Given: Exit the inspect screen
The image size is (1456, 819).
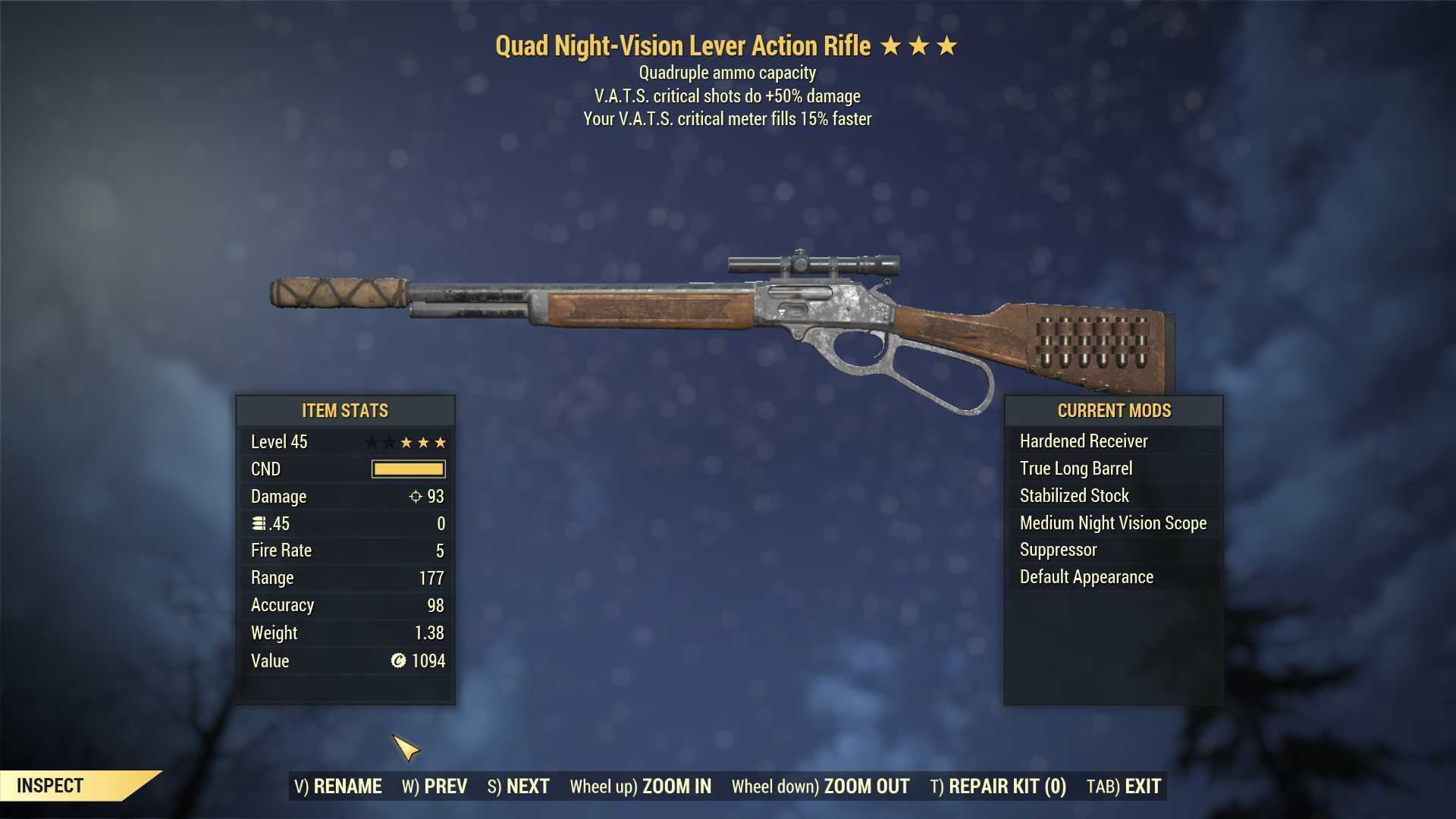Looking at the screenshot, I should click(x=1124, y=786).
